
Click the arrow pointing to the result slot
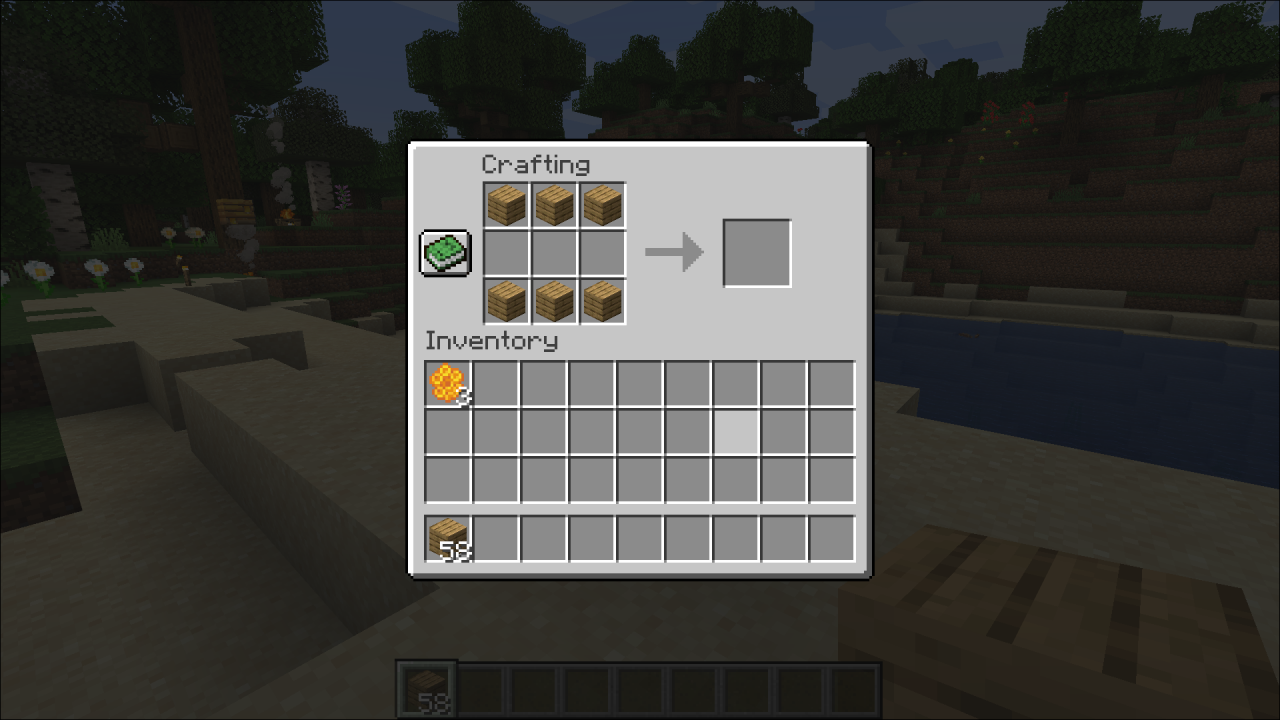coord(672,252)
